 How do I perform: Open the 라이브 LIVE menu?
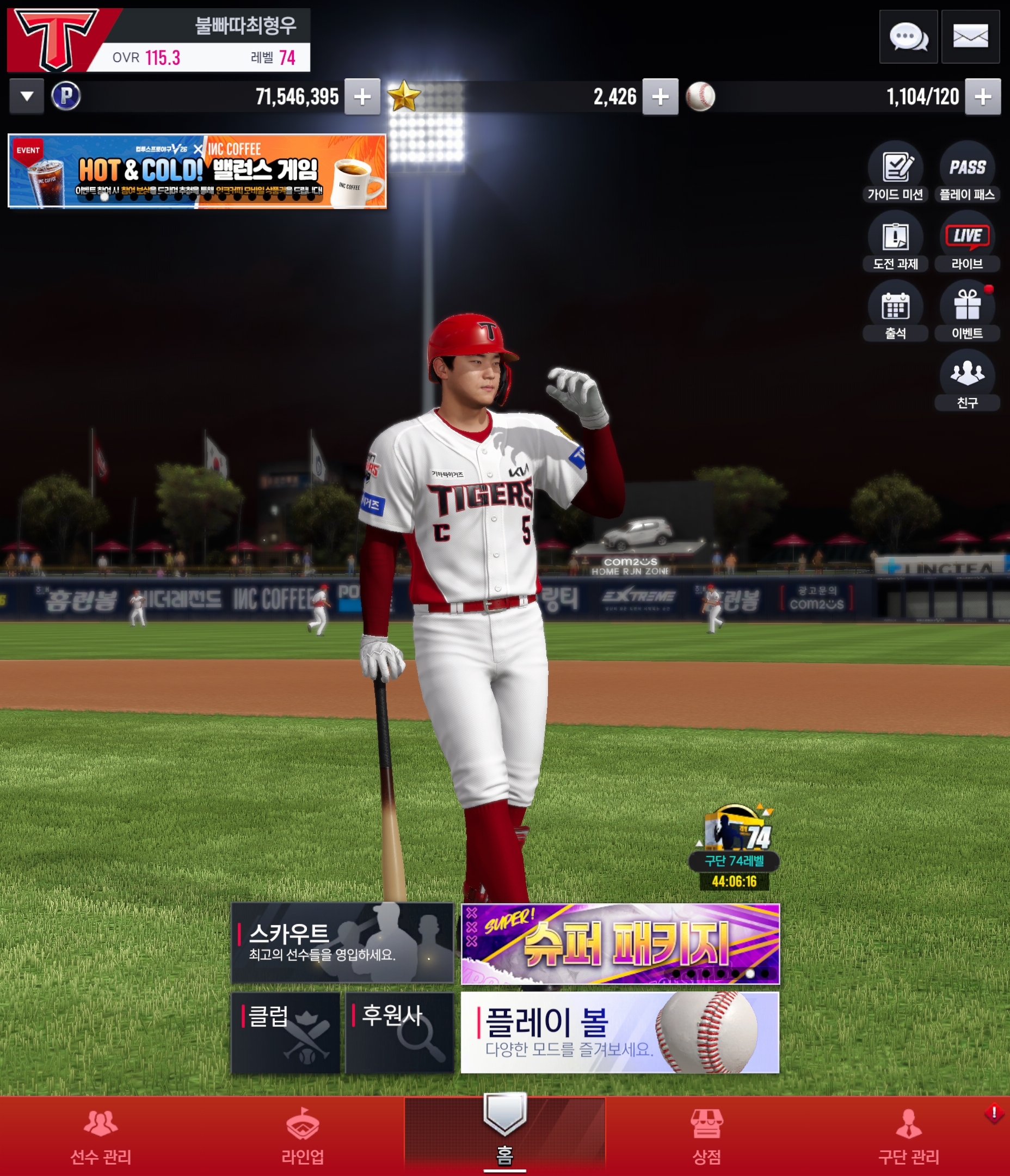968,241
